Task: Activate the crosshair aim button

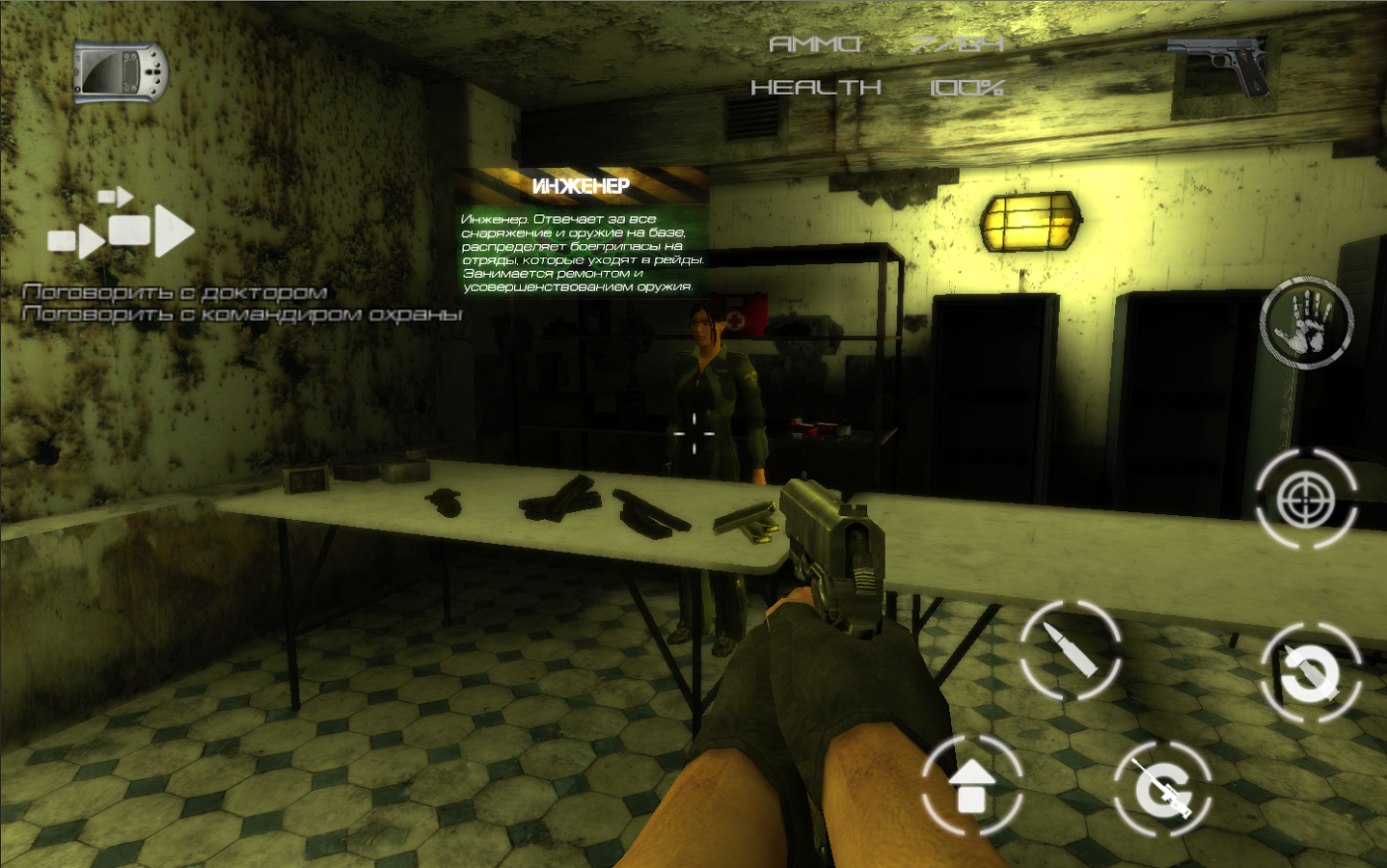Action: (x=1306, y=499)
